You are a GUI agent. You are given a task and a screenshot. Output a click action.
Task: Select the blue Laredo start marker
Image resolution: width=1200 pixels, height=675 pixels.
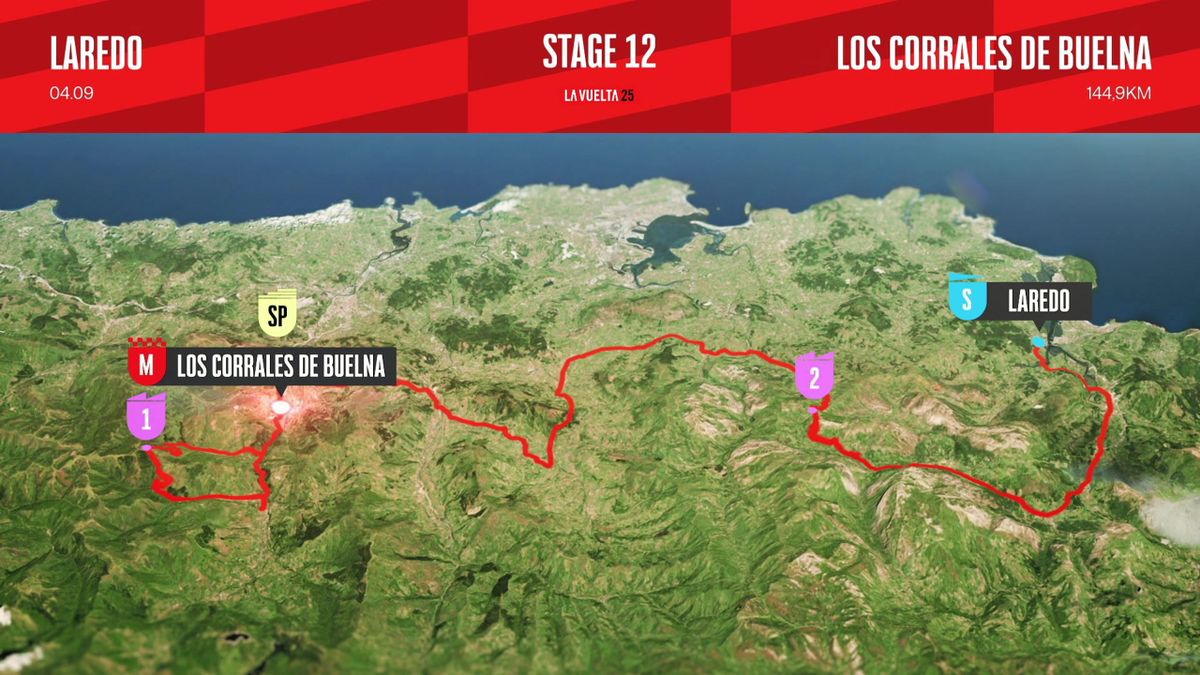(966, 298)
